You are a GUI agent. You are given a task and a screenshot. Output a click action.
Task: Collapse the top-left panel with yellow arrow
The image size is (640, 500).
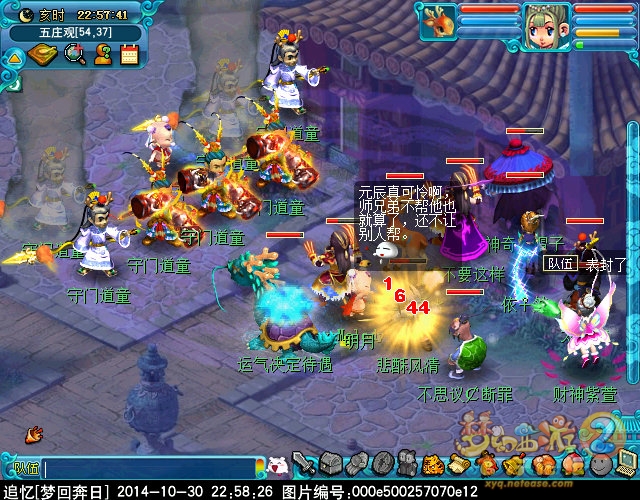(14, 57)
